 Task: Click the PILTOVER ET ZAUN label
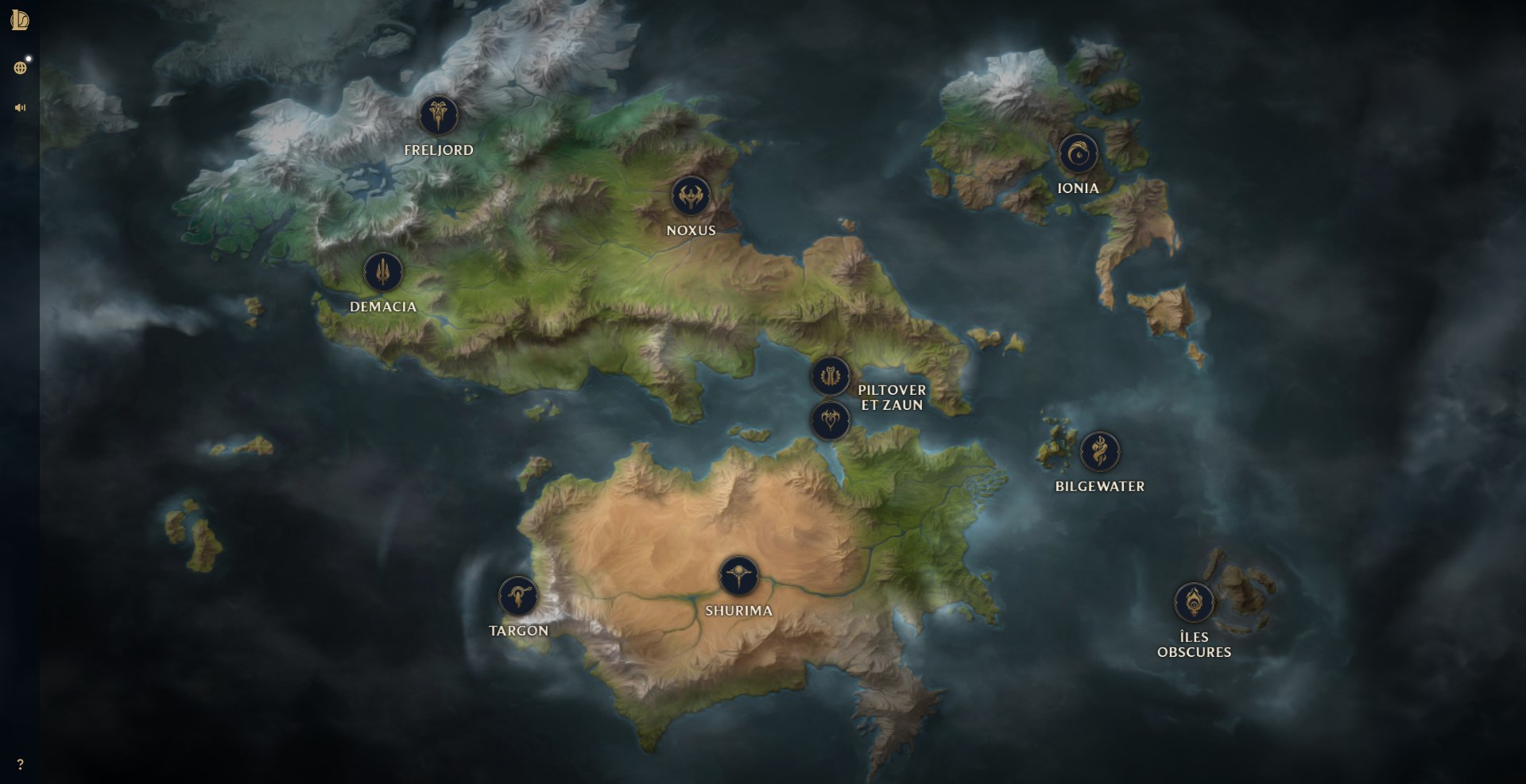[892, 397]
